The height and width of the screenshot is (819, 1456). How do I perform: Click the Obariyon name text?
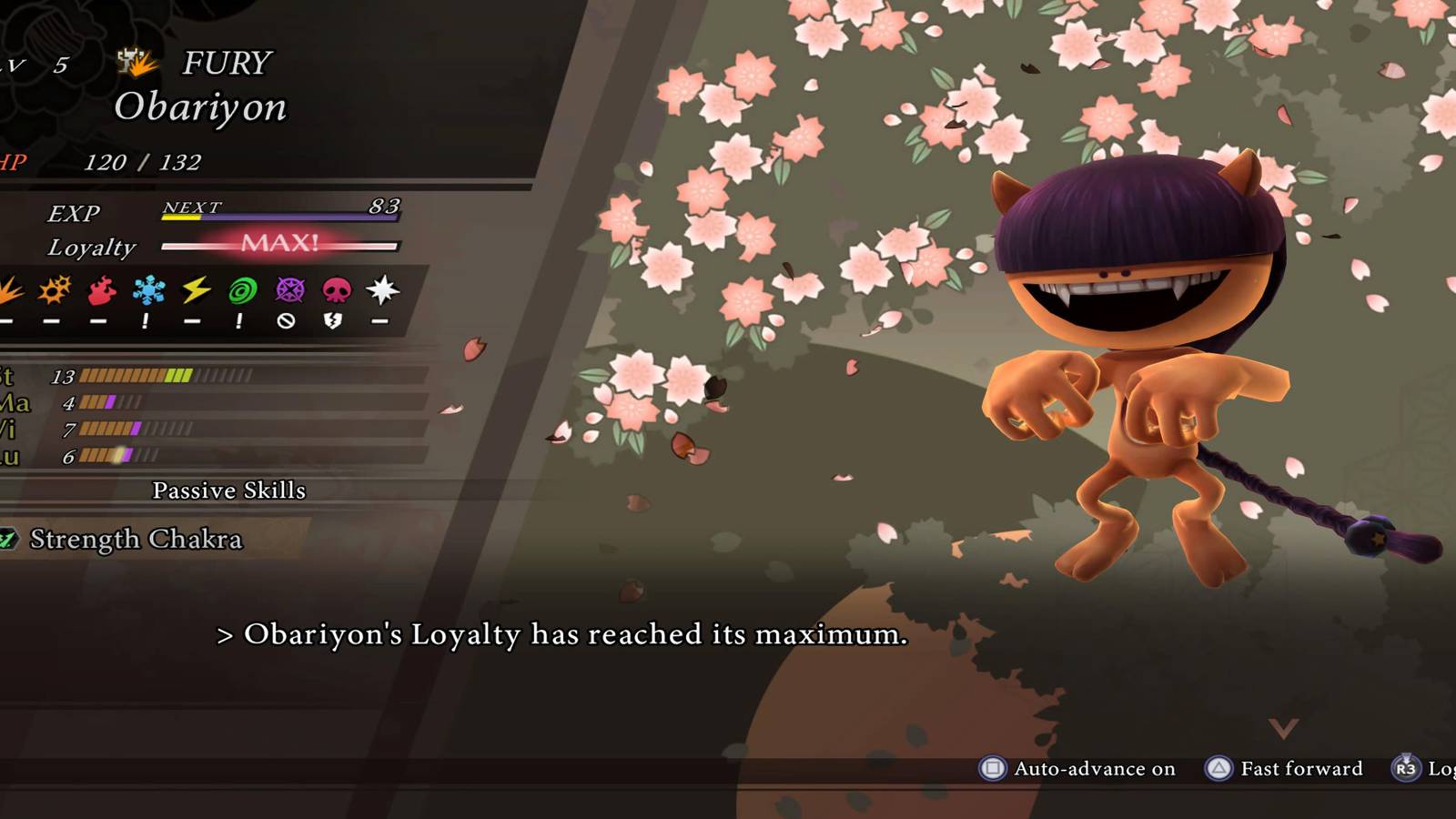coord(198,106)
